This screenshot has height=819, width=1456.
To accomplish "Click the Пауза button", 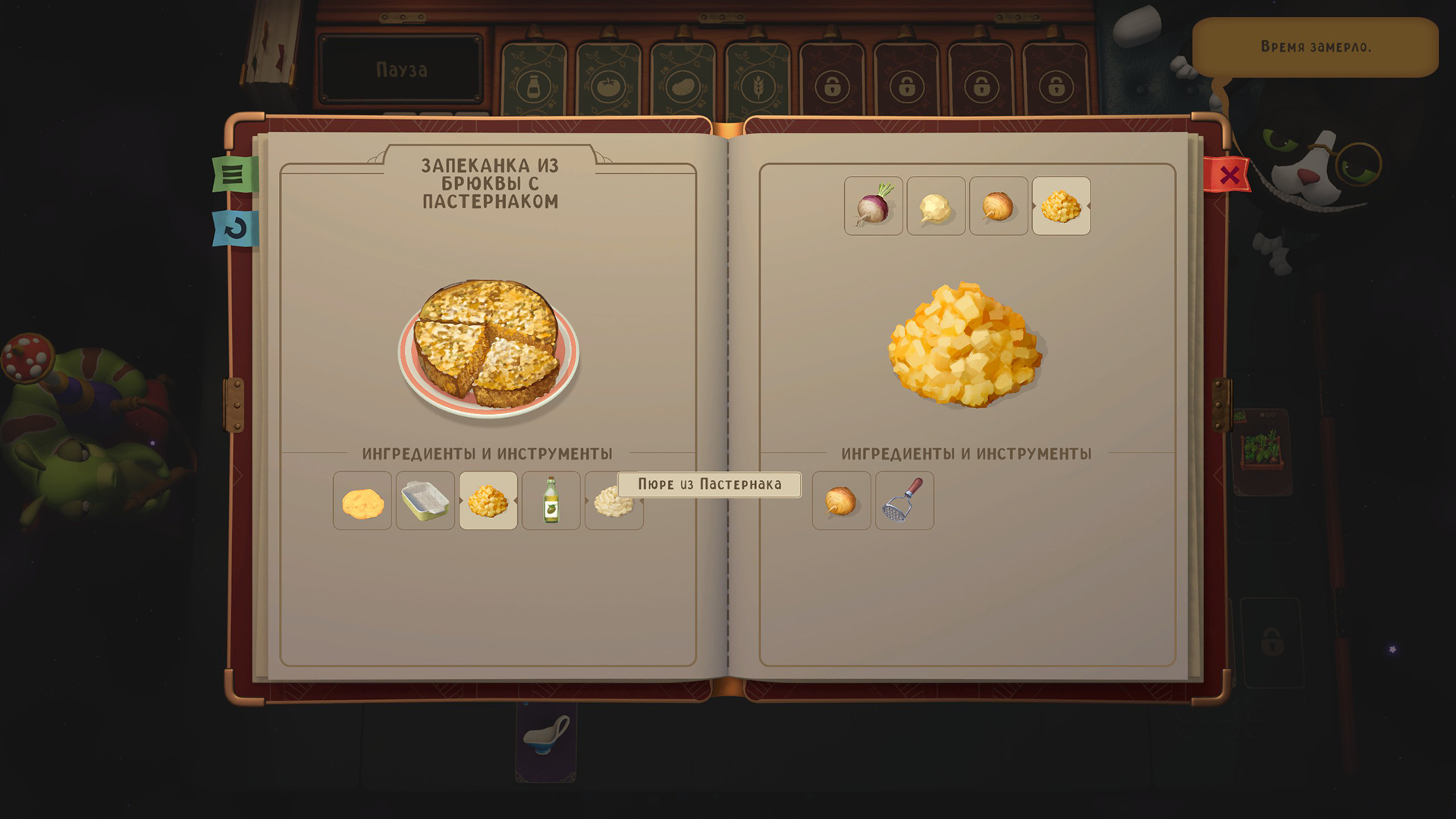I will click(x=401, y=70).
